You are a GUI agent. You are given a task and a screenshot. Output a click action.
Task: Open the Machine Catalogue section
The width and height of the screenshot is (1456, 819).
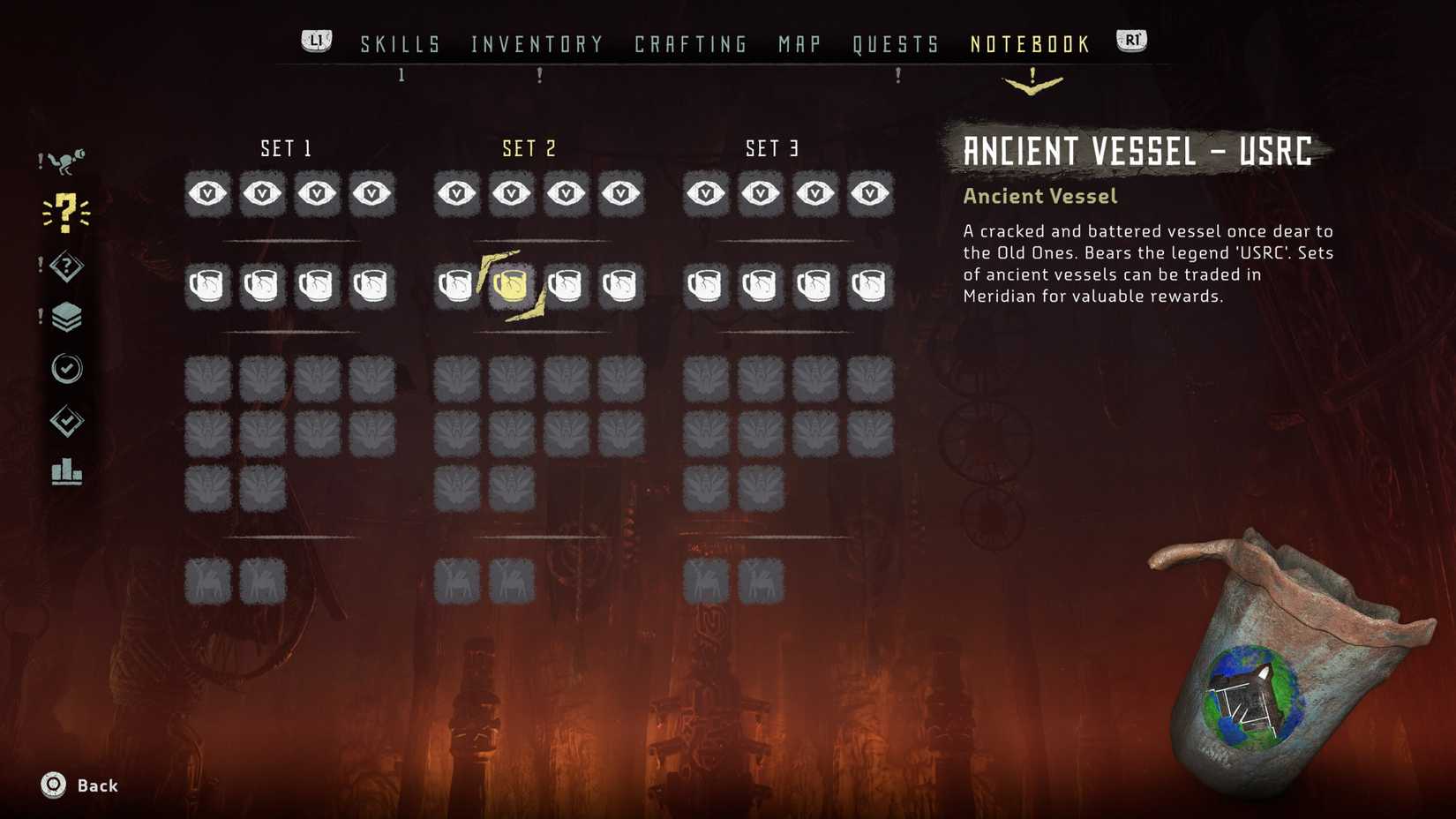(x=69, y=159)
